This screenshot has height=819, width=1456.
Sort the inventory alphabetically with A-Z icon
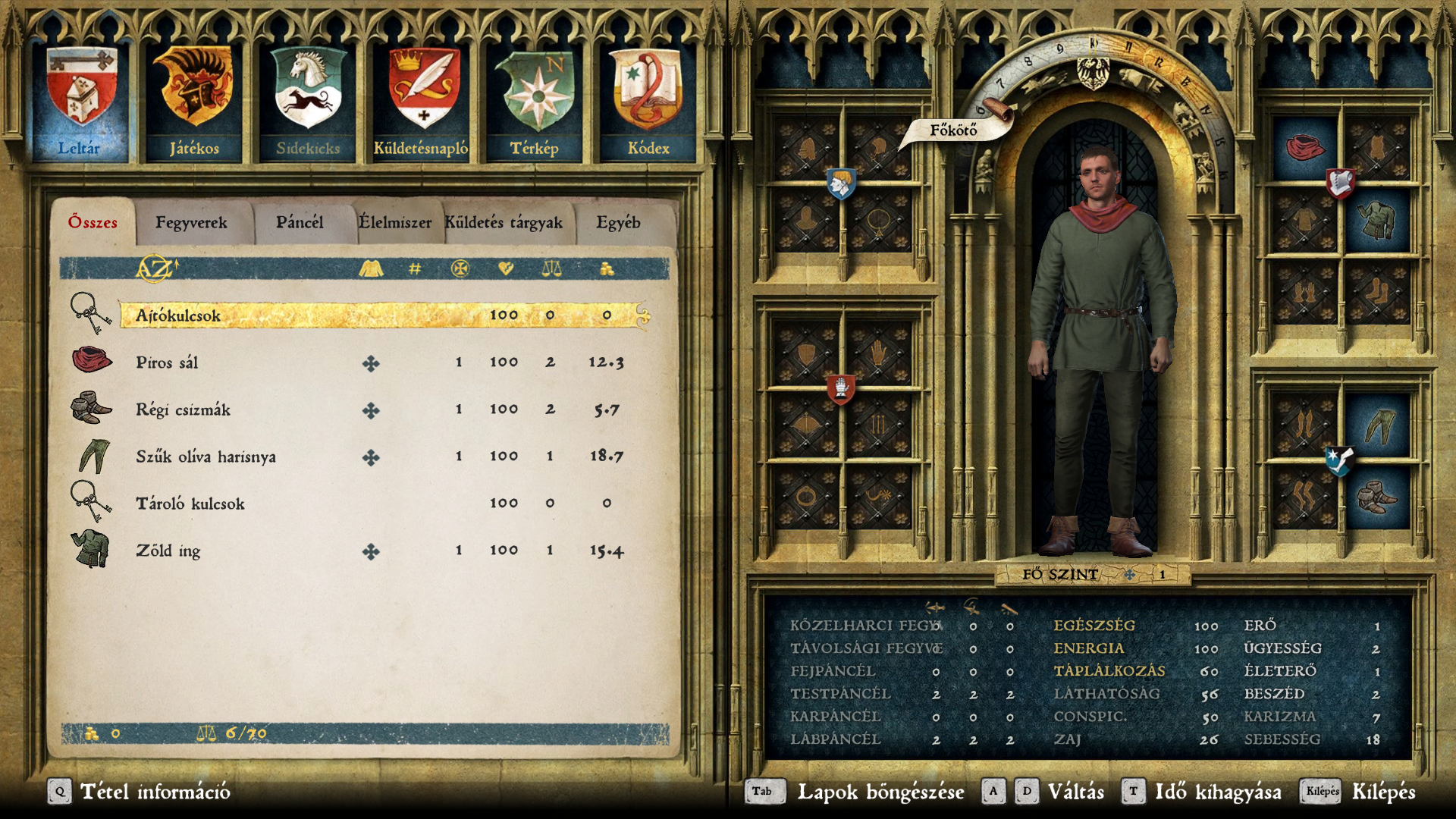tap(156, 268)
